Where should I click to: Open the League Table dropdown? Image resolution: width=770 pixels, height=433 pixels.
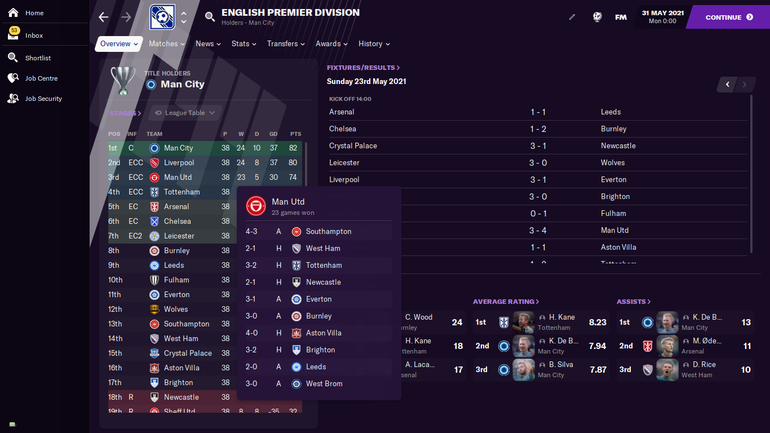[x=183, y=113]
